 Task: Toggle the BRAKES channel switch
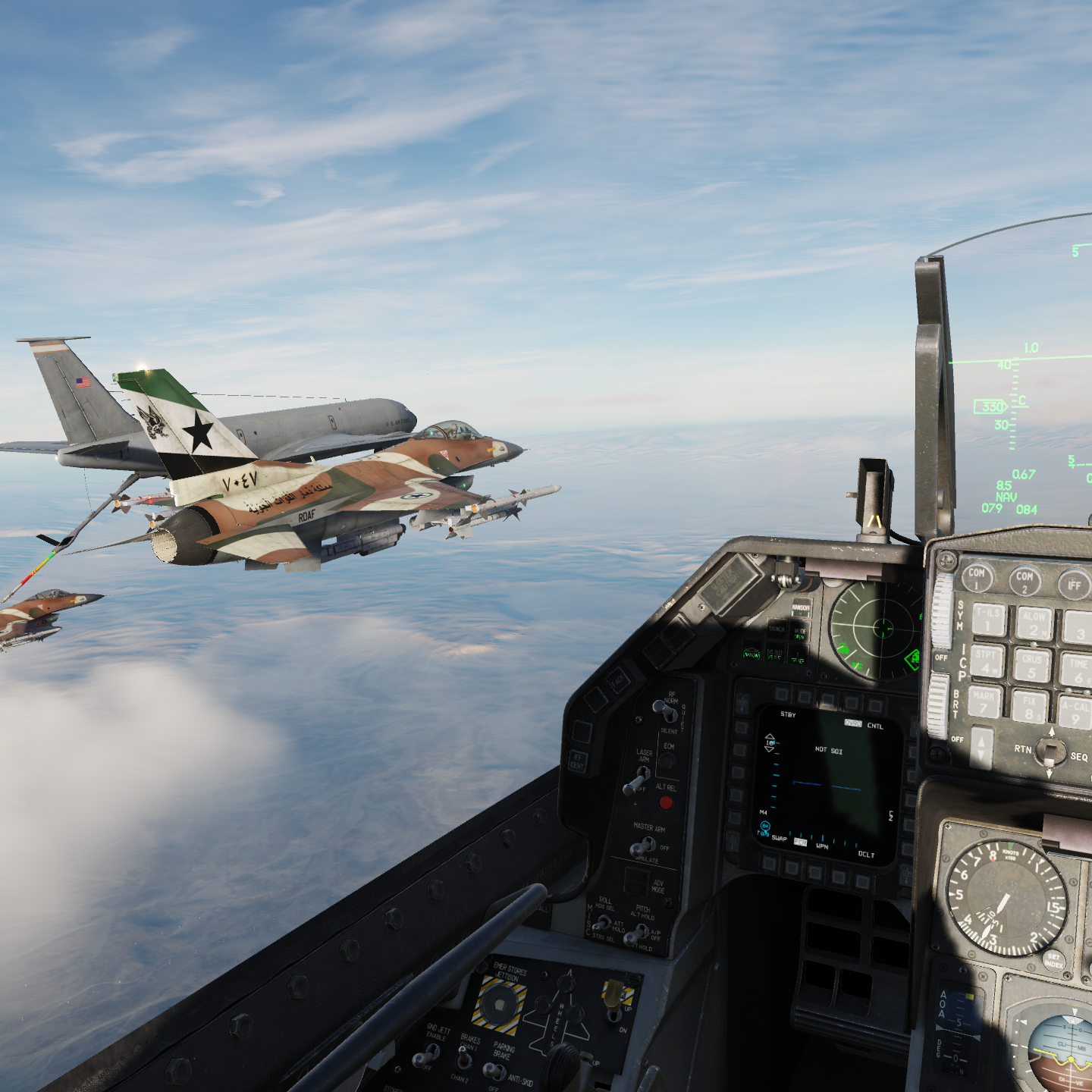[463, 1057]
